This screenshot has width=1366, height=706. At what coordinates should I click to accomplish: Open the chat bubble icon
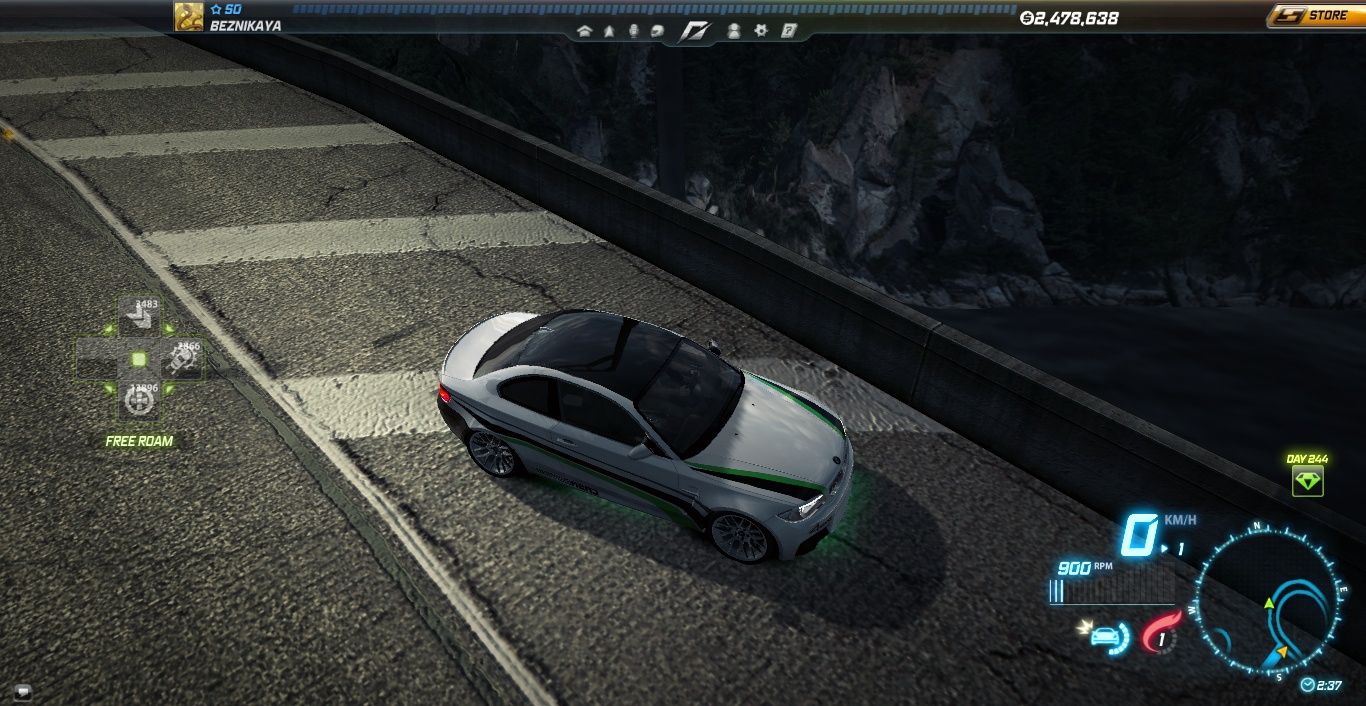pos(22,690)
